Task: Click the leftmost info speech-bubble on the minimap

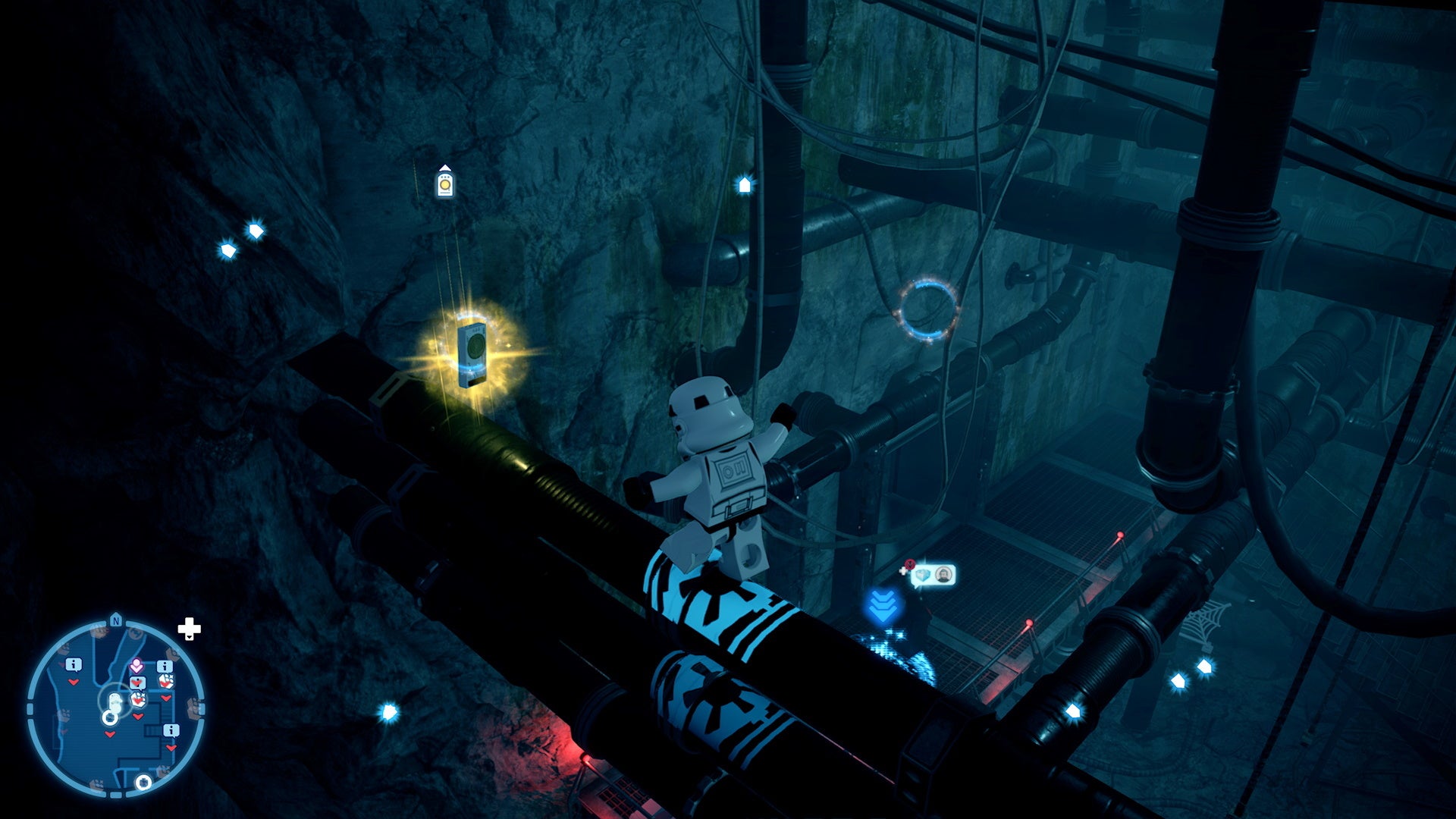Action: [73, 664]
